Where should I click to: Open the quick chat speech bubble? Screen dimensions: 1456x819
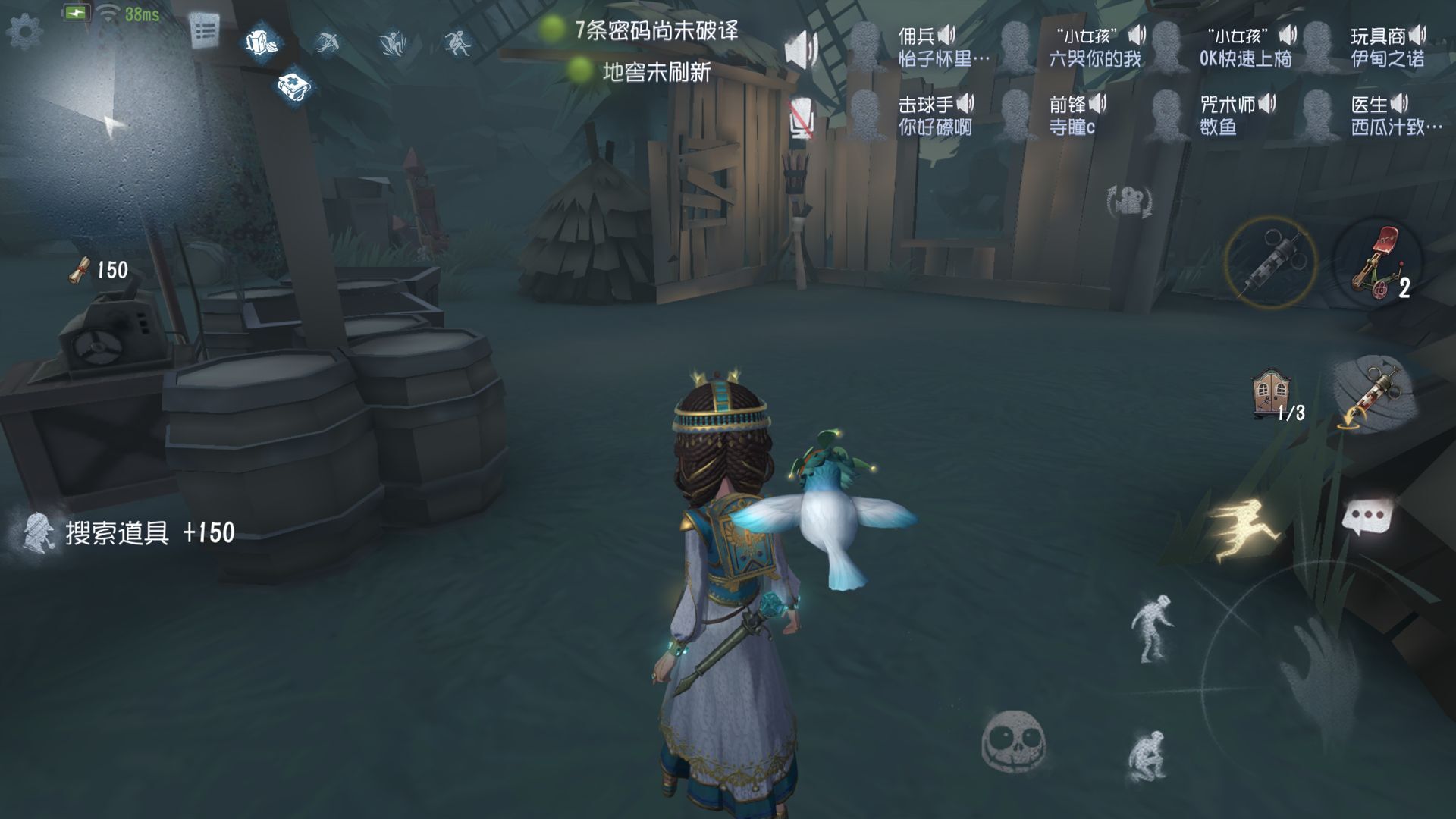1367,520
